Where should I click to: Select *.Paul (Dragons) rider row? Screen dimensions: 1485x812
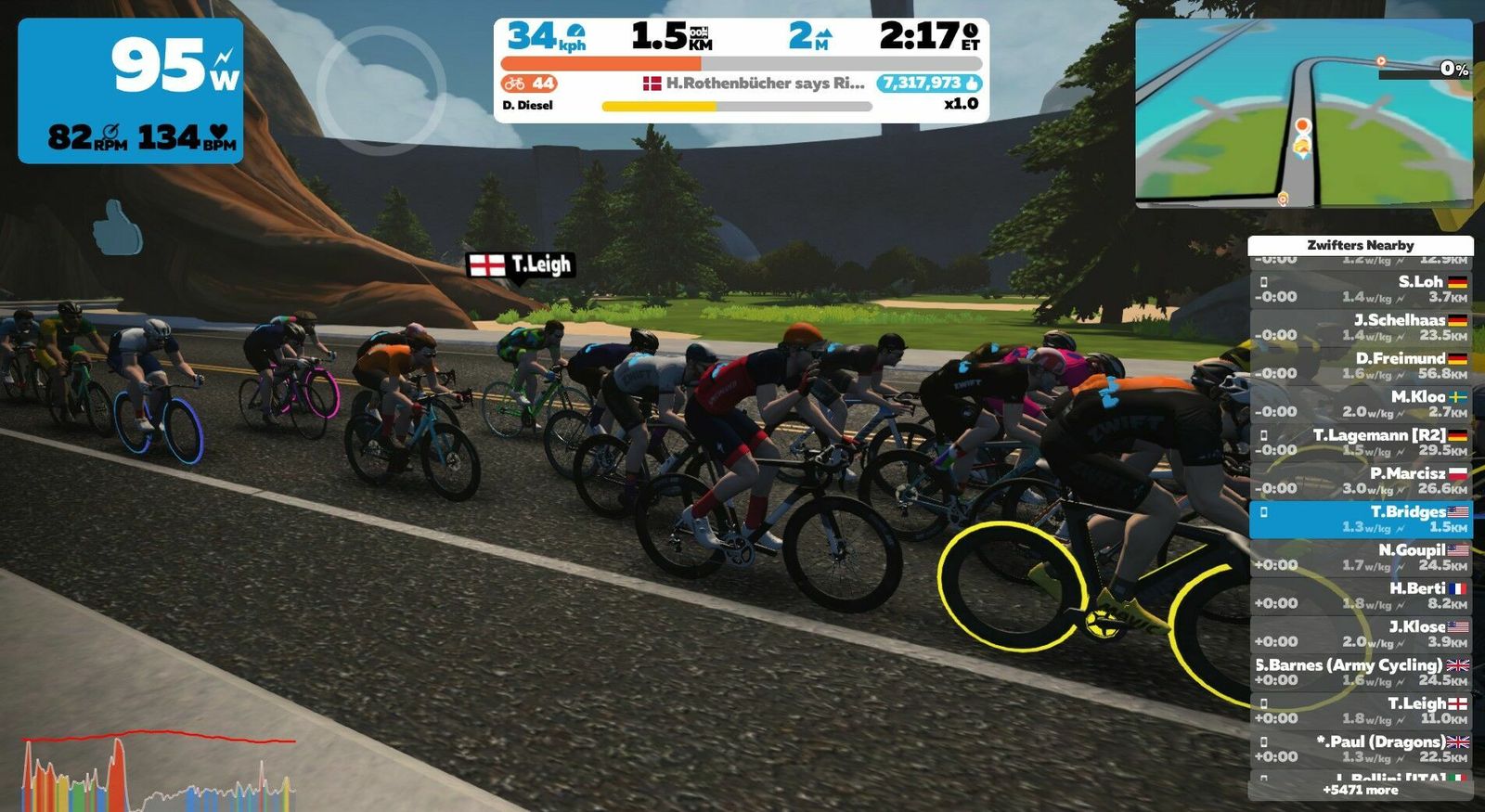click(1360, 749)
